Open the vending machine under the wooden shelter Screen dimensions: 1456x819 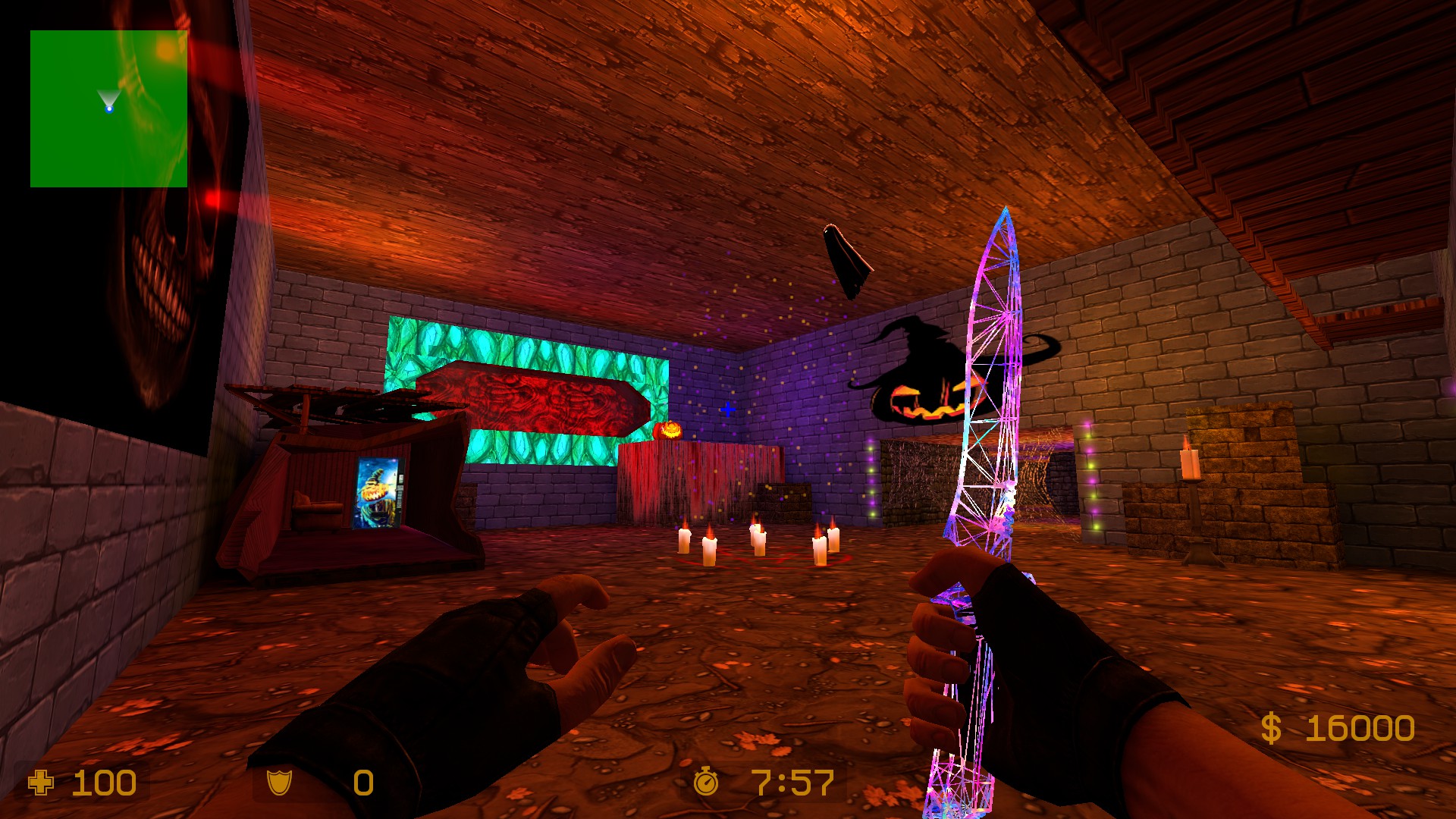[379, 493]
